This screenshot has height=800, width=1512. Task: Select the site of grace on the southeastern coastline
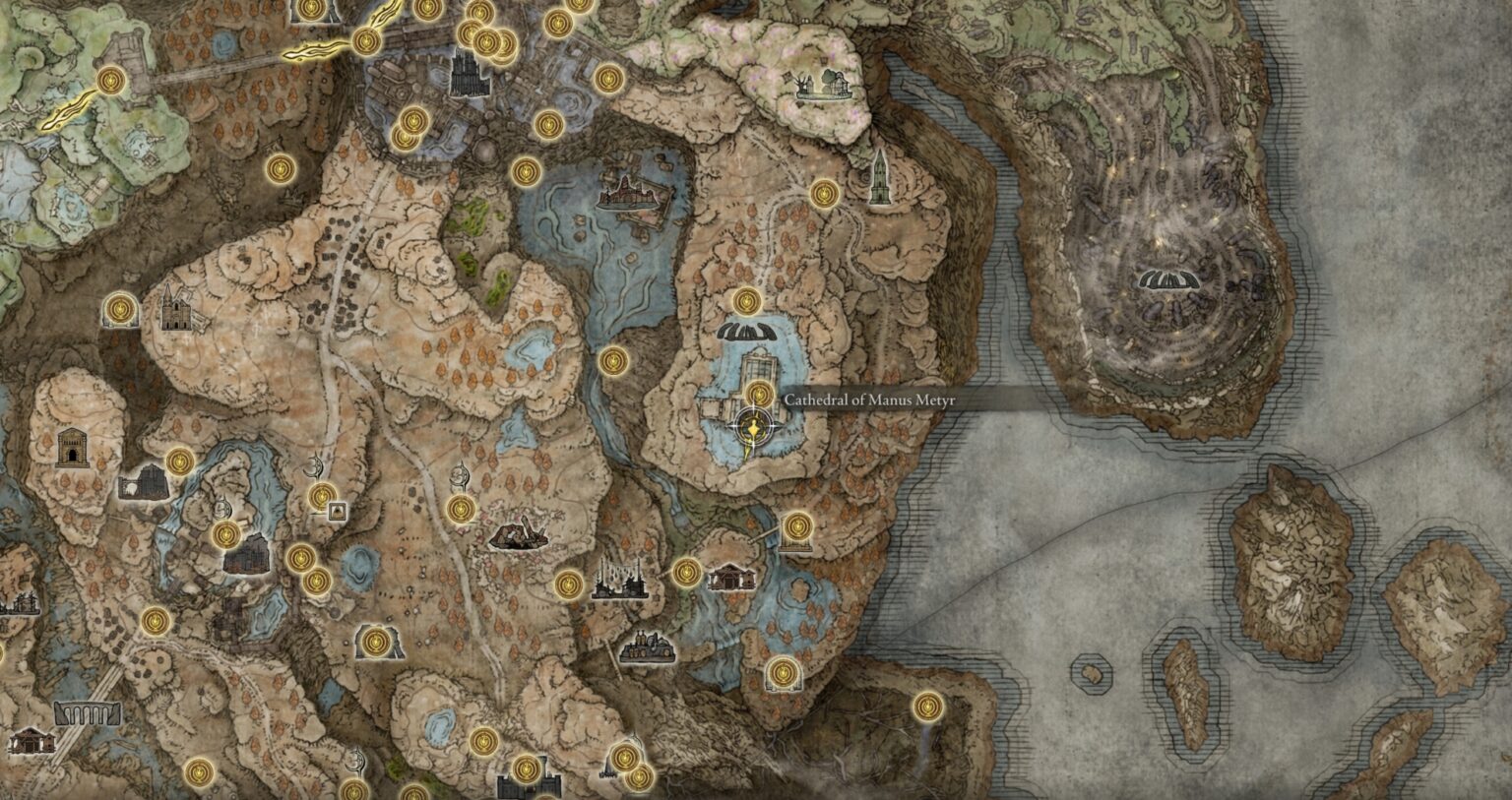[x=925, y=708]
